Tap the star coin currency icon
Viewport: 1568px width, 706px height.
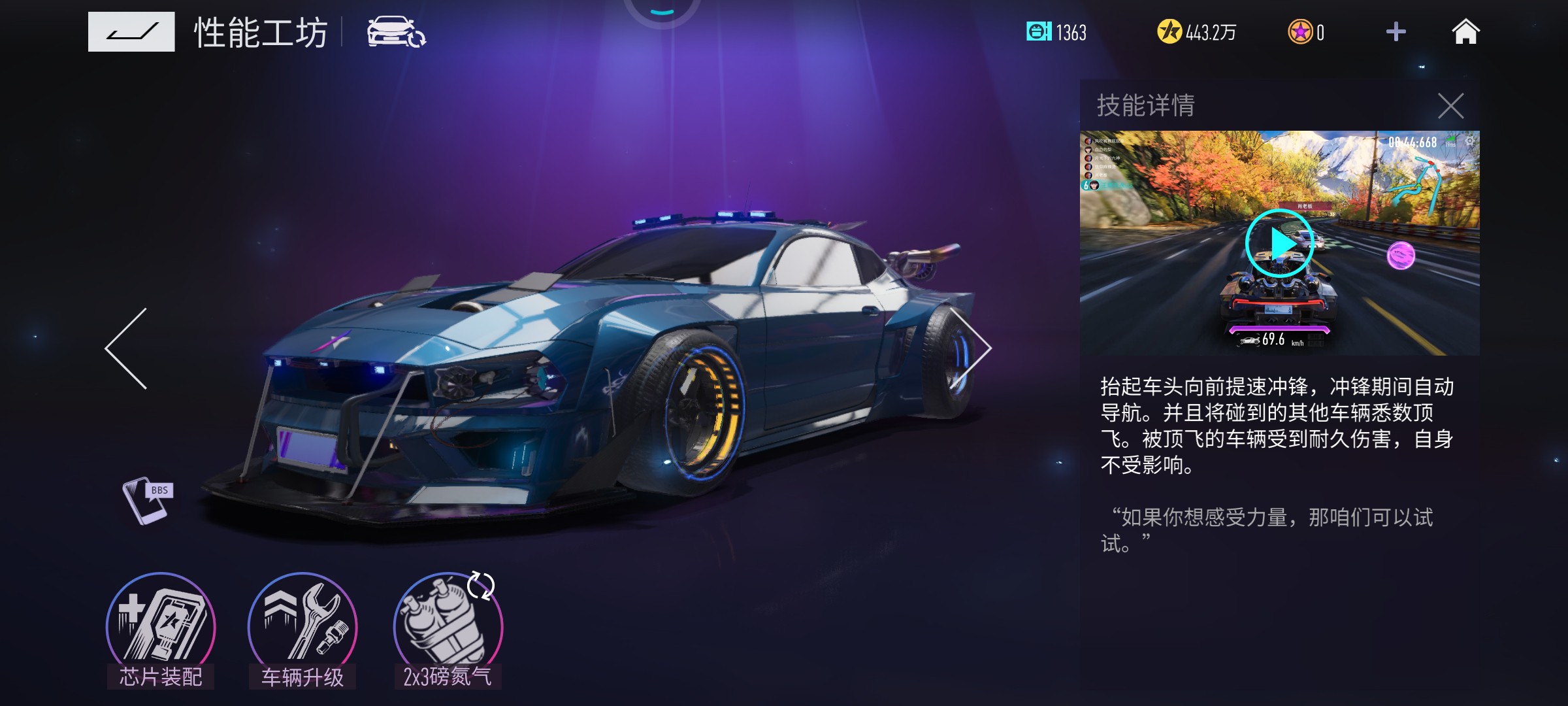[1300, 32]
